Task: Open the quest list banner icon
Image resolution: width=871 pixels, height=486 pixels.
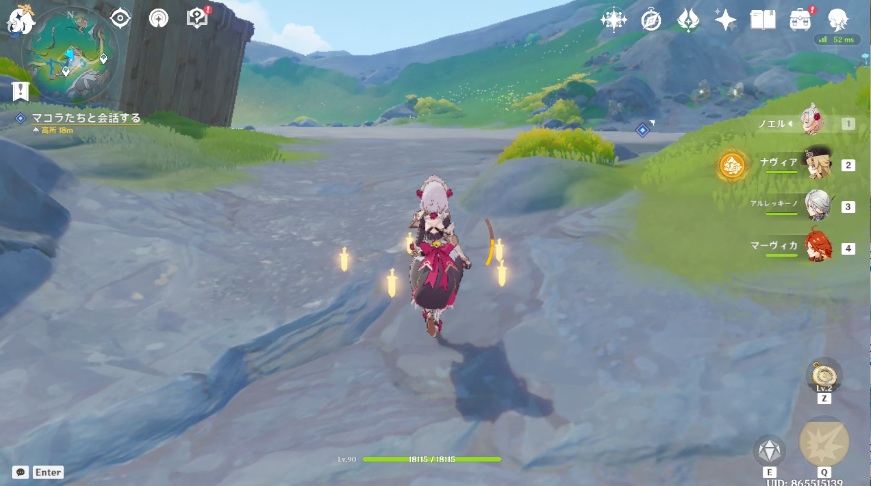Action: [20, 92]
